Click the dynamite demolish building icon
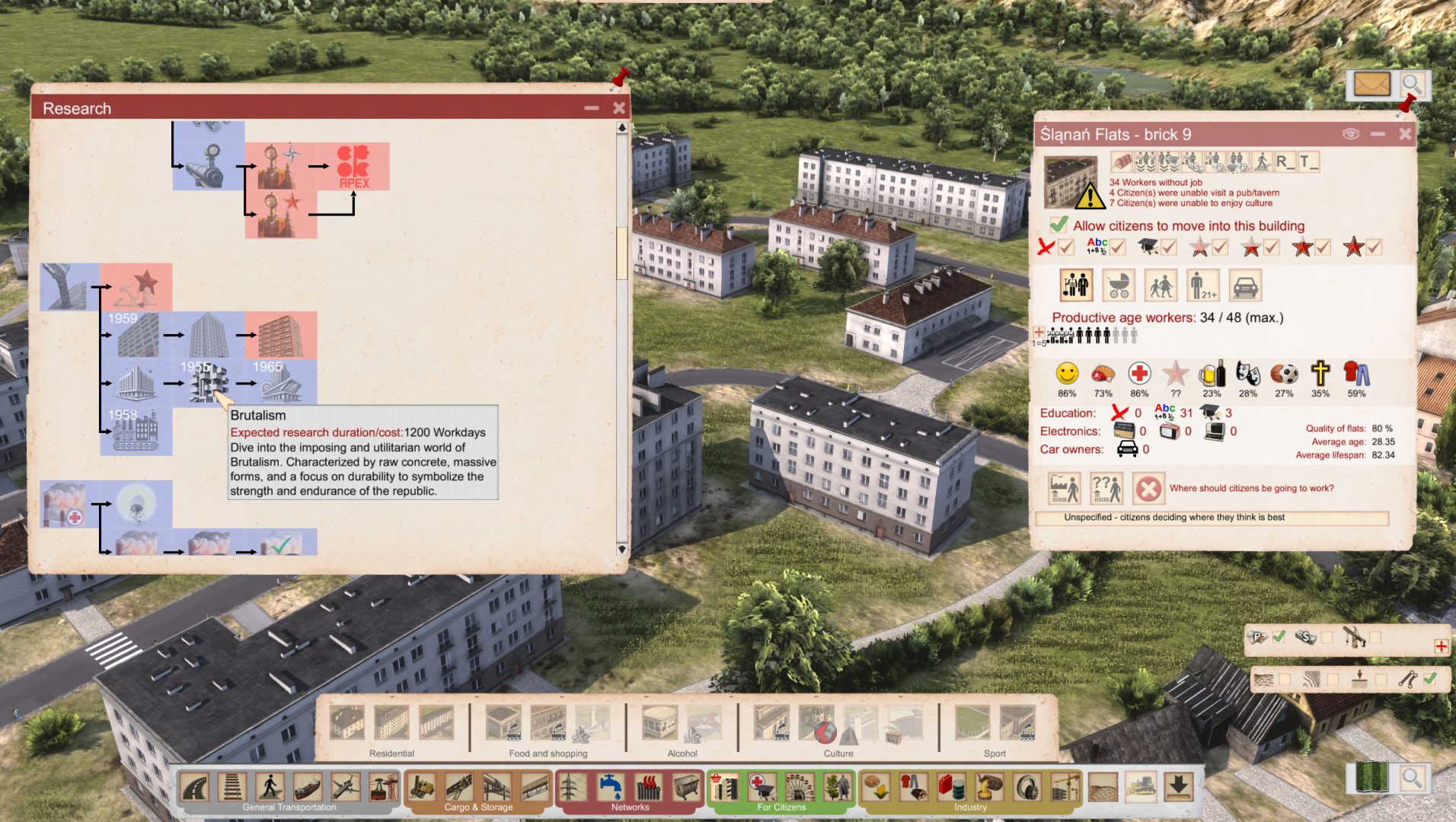1456x822 pixels. click(1122, 162)
